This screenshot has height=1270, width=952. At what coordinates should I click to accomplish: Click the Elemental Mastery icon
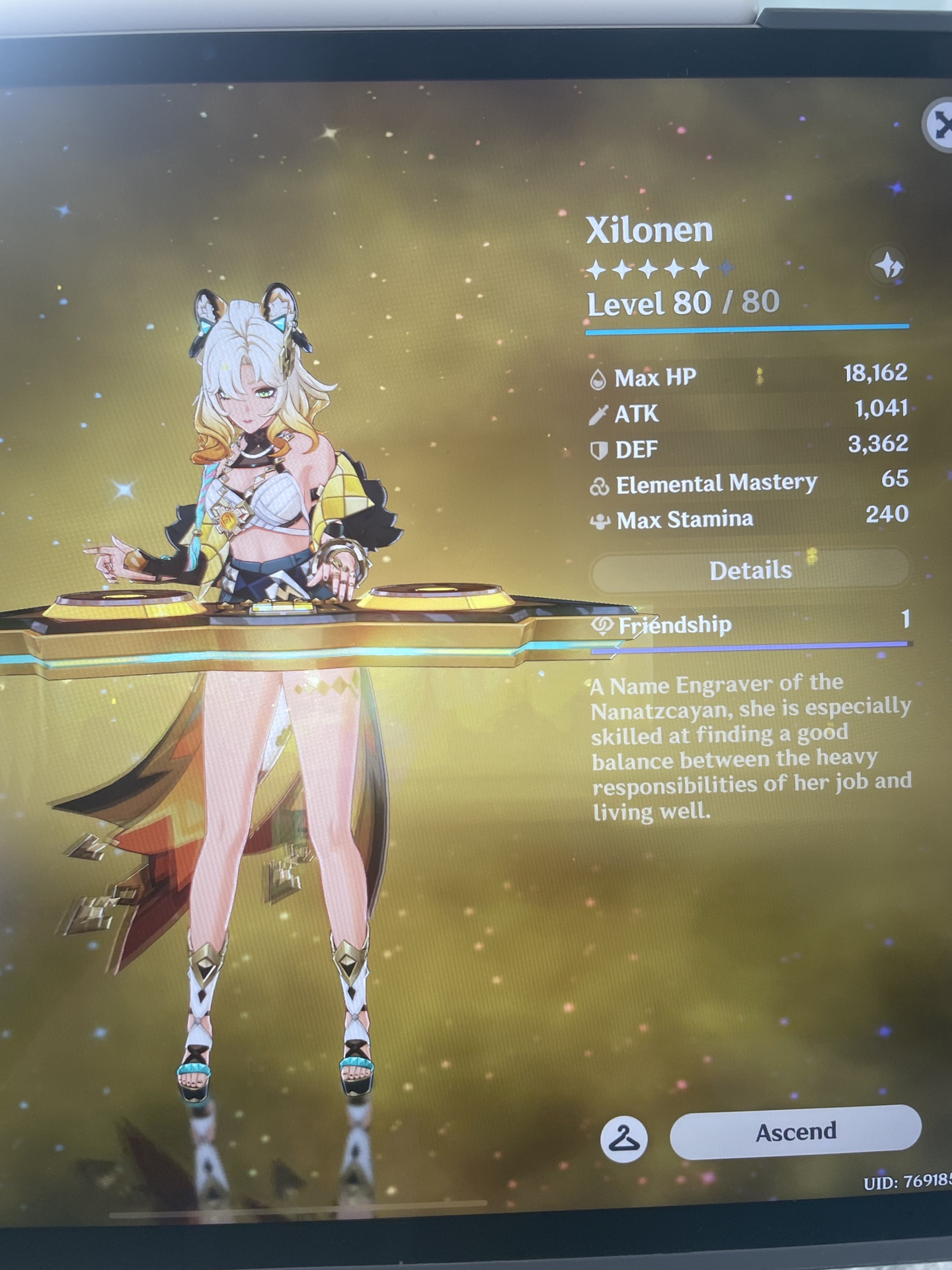click(x=599, y=484)
